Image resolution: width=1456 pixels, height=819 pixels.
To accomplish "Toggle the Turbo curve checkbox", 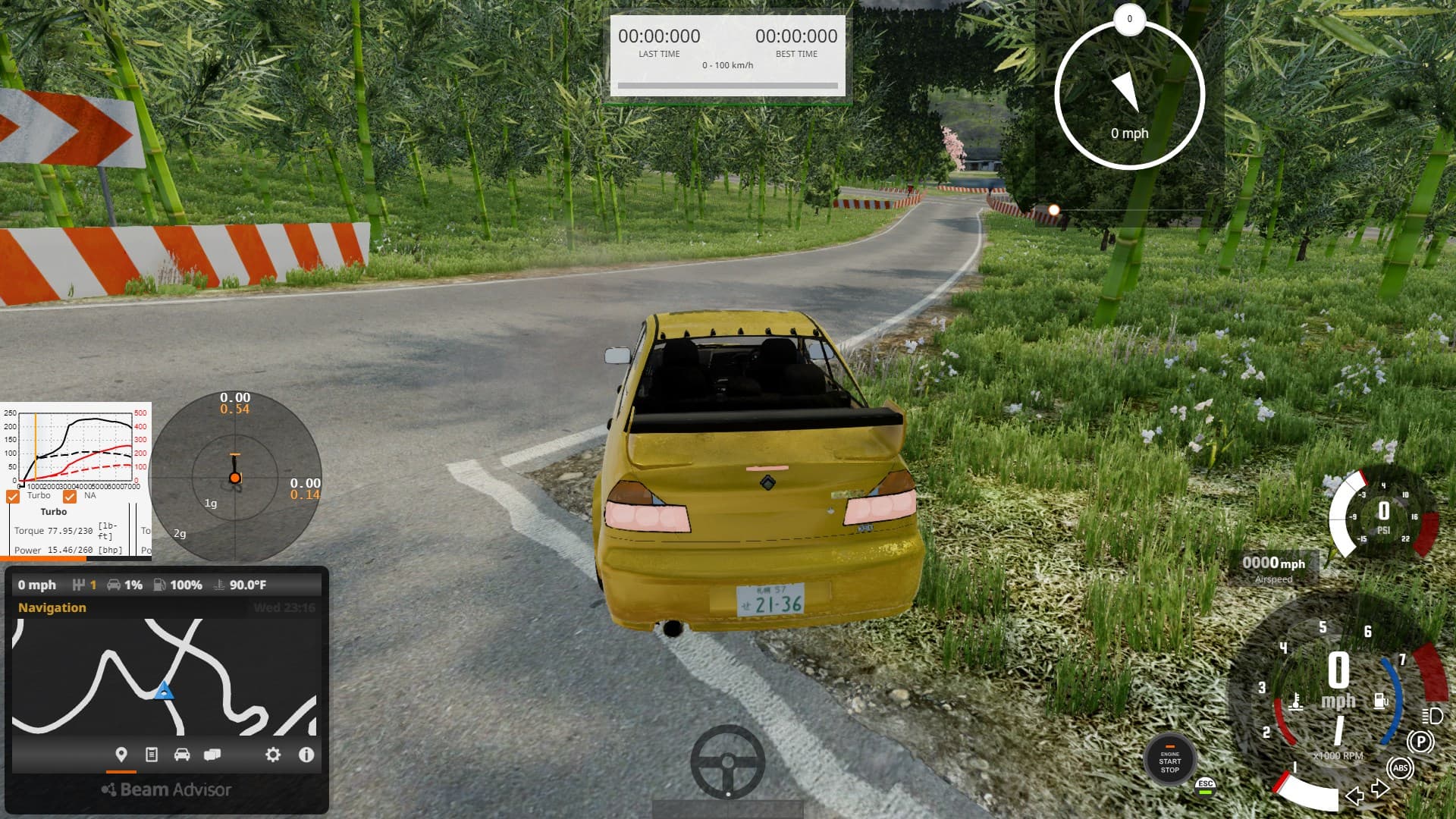I will click(x=13, y=497).
